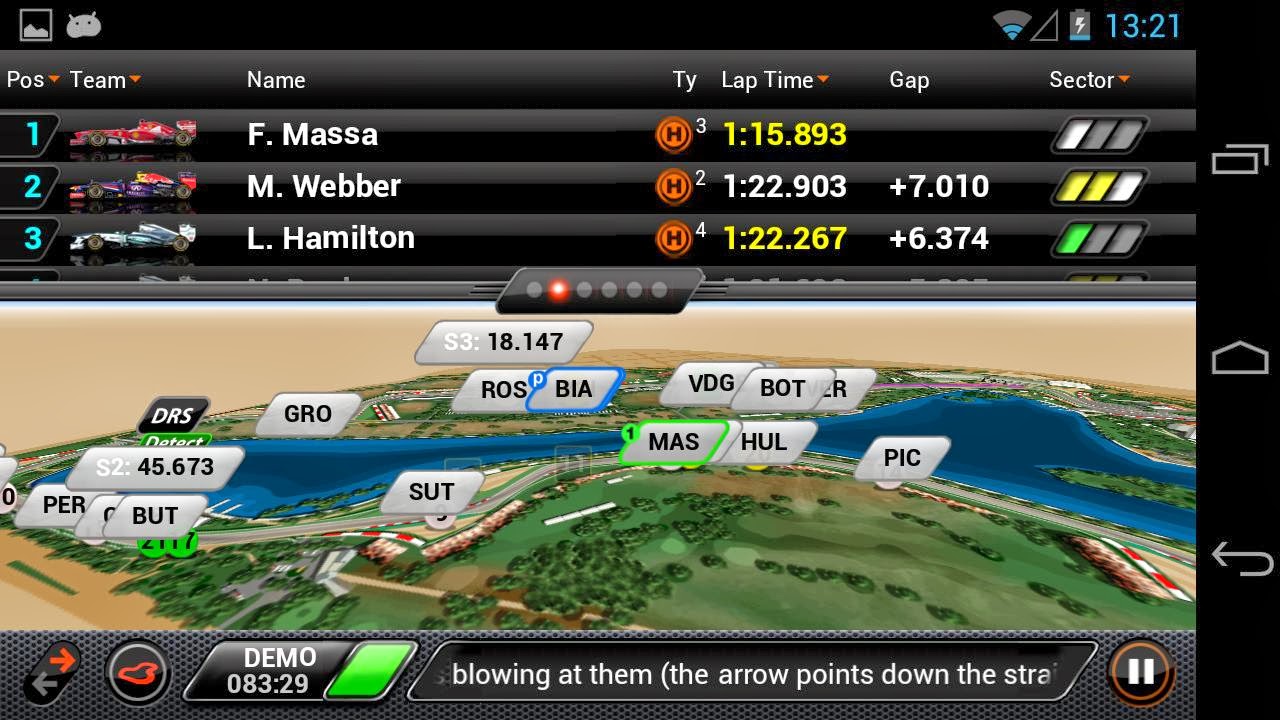Open the DRS Detect marker on the map
The image size is (1280, 720).
tap(173, 417)
